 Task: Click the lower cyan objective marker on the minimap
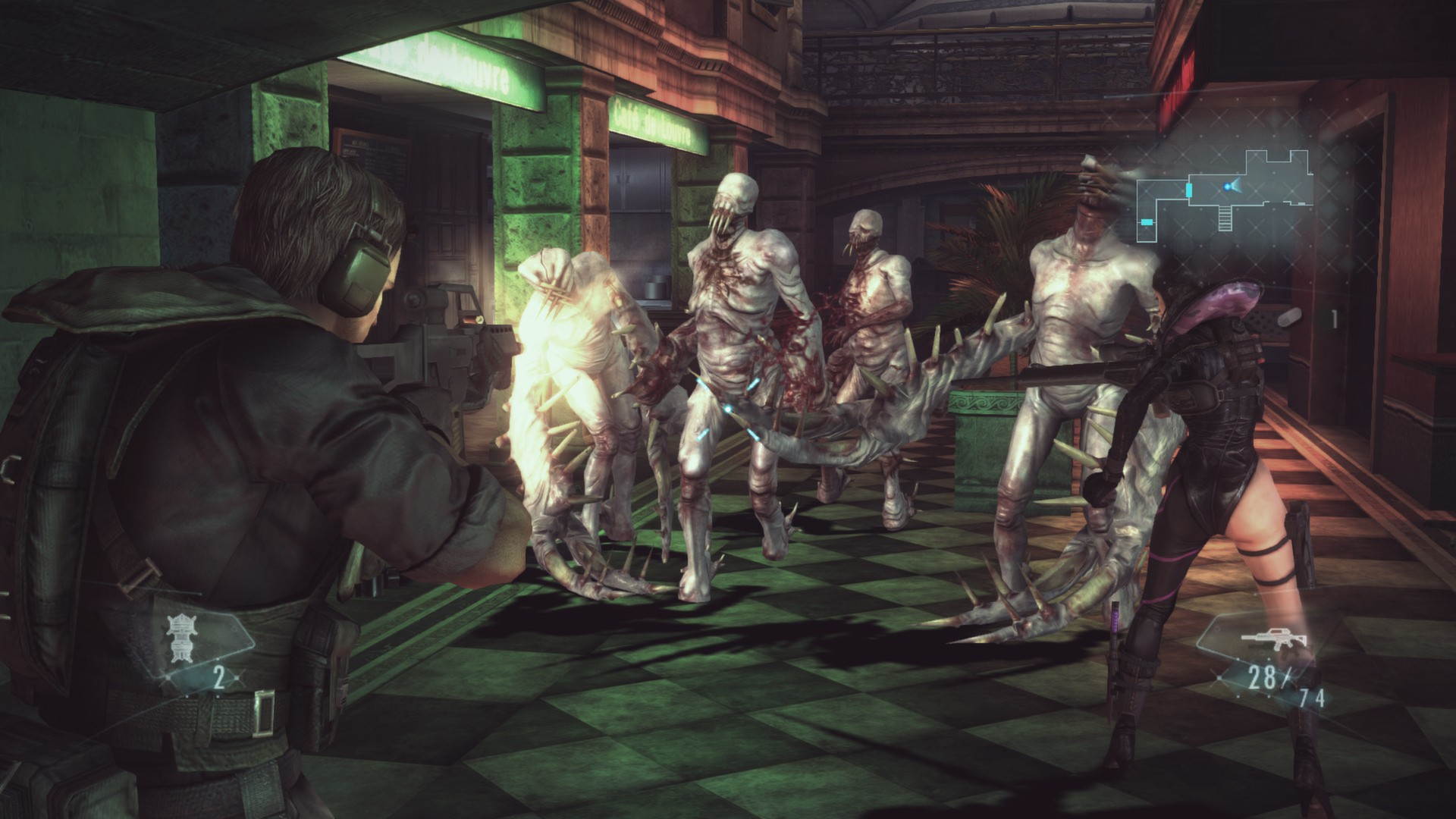[x=1147, y=221]
